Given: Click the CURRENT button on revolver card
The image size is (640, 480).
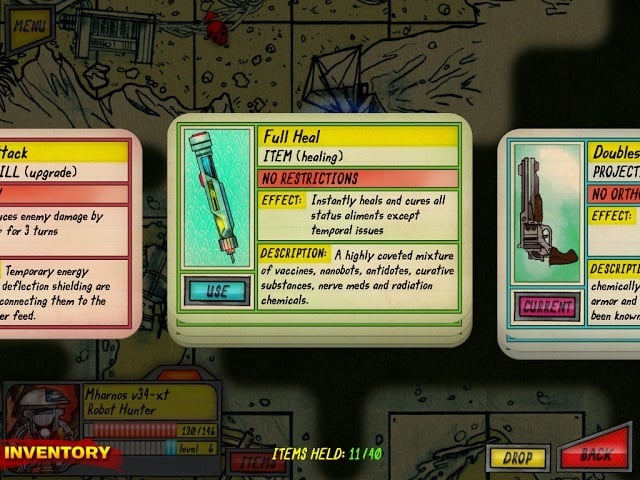Looking at the screenshot, I should [546, 305].
